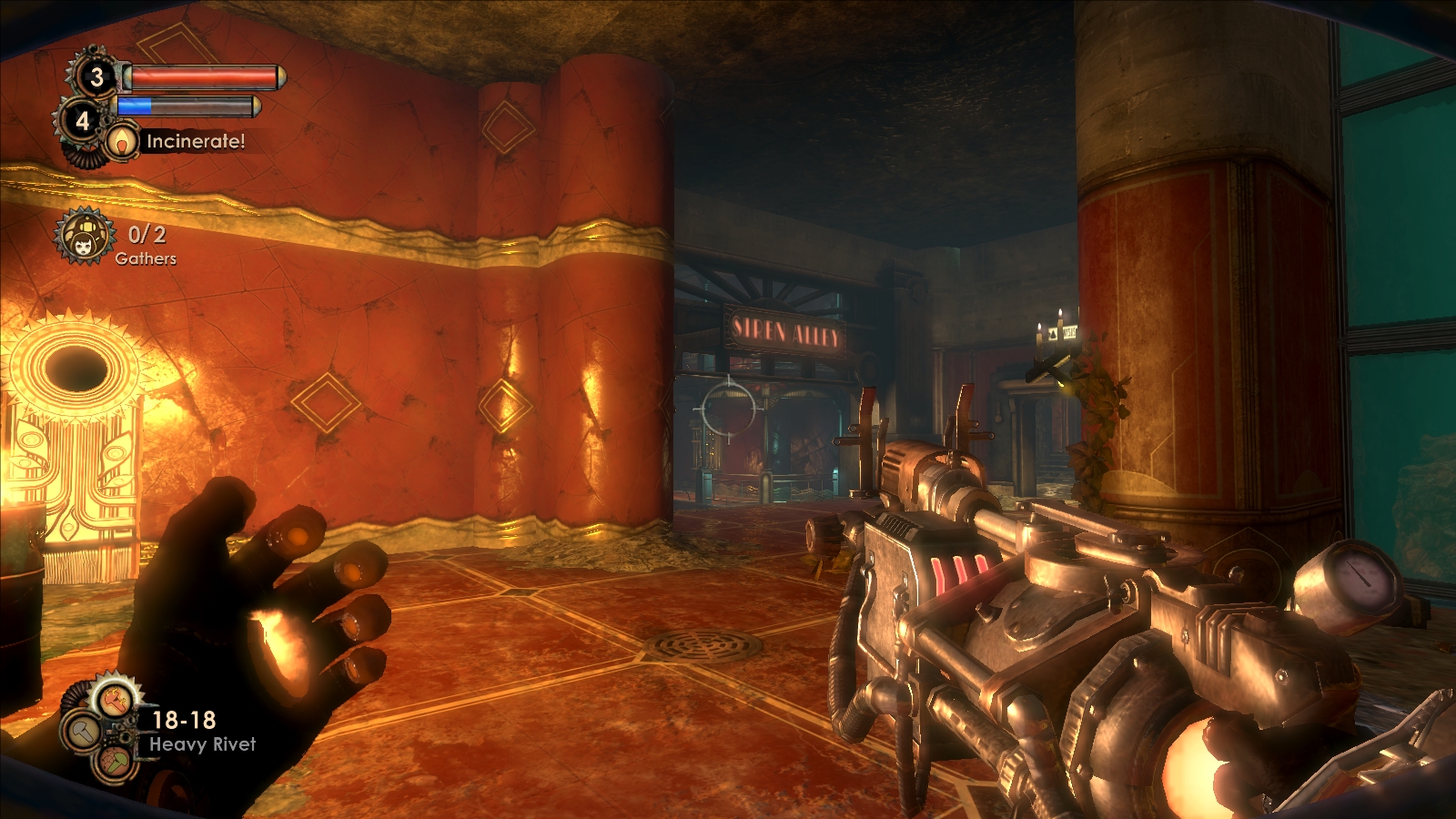Select the green trap rivet ammo icon
This screenshot has width=1456, height=819.
click(x=115, y=760)
